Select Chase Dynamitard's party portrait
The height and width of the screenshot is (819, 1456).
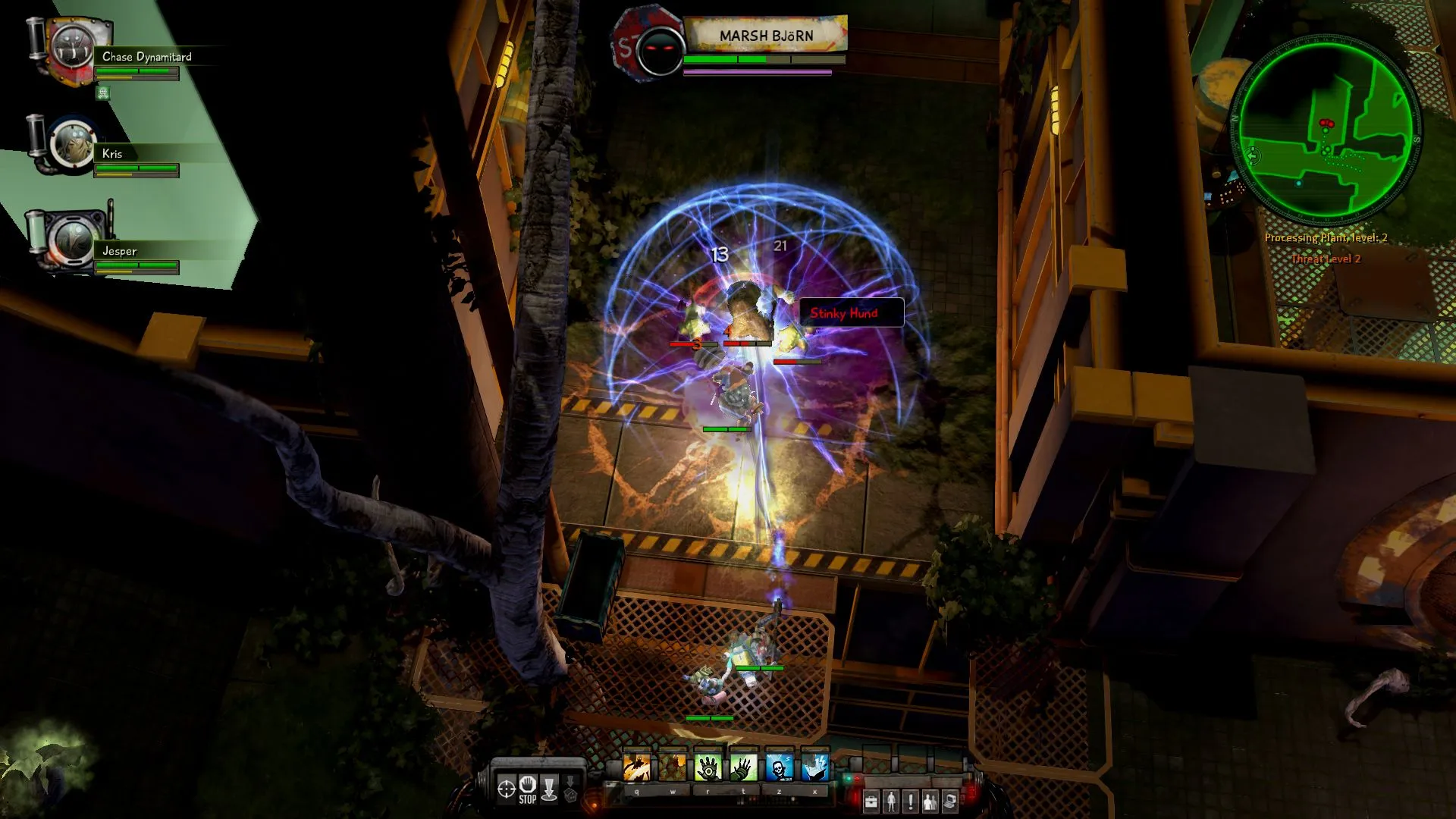pyautogui.click(x=73, y=50)
